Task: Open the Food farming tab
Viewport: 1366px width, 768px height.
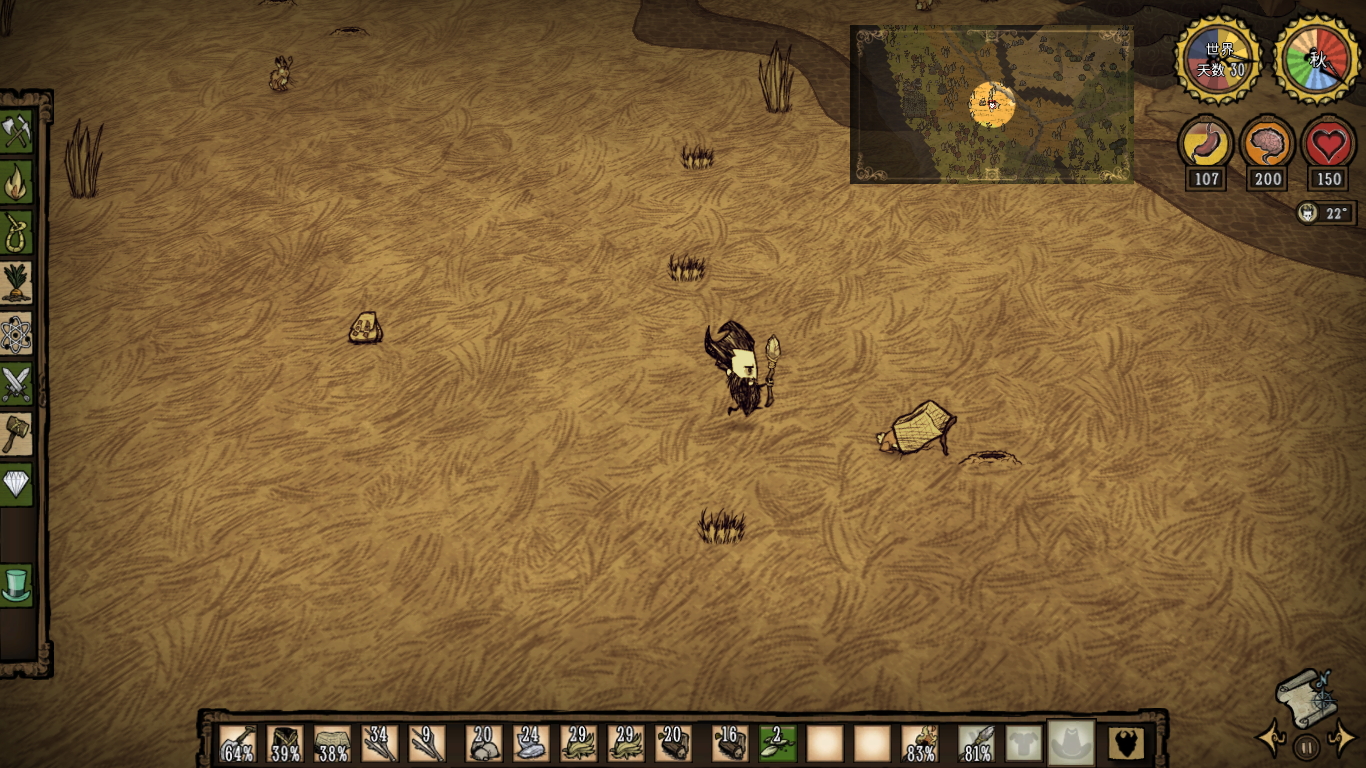Action: pos(17,282)
